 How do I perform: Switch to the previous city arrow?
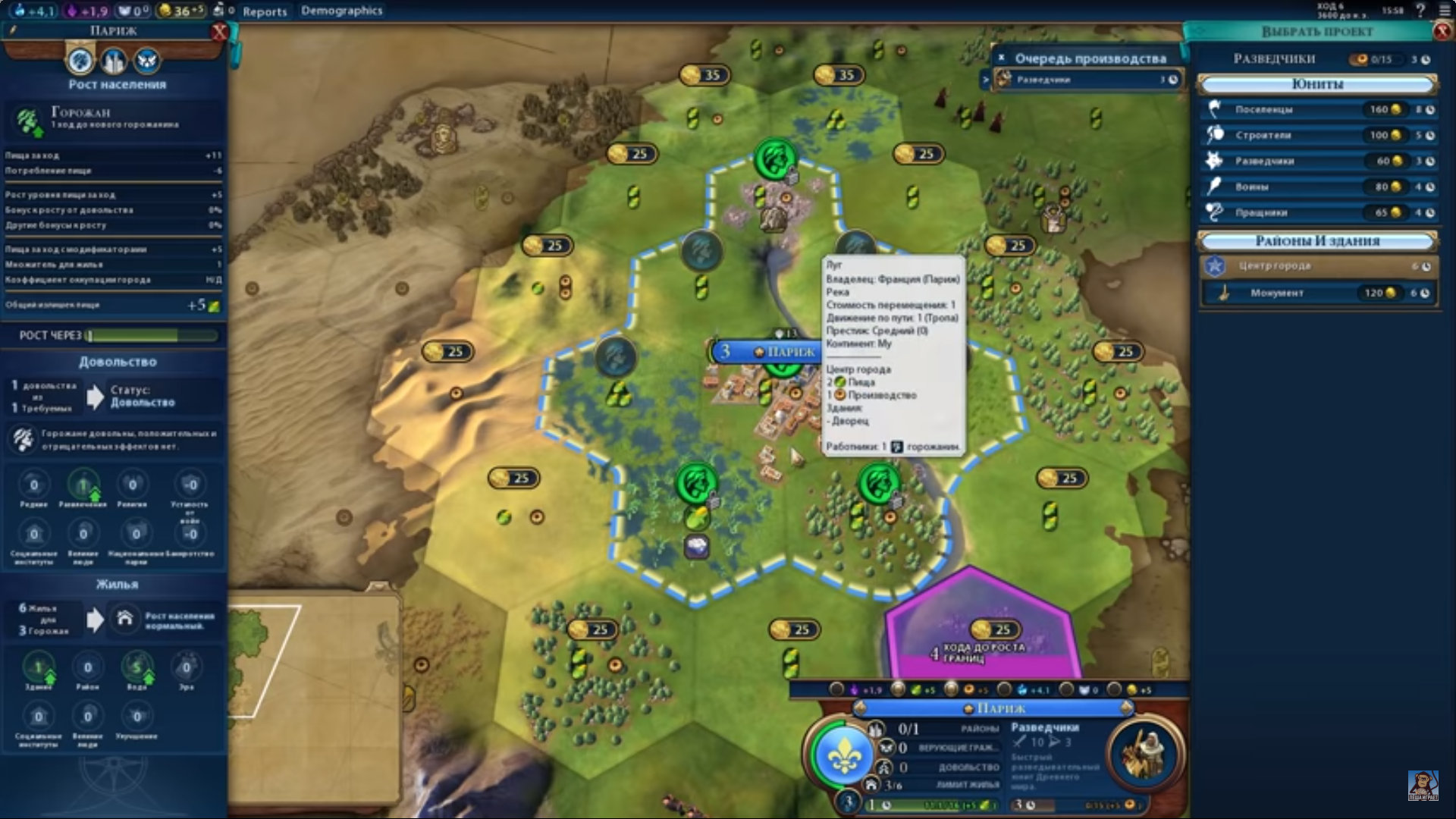[x=860, y=708]
